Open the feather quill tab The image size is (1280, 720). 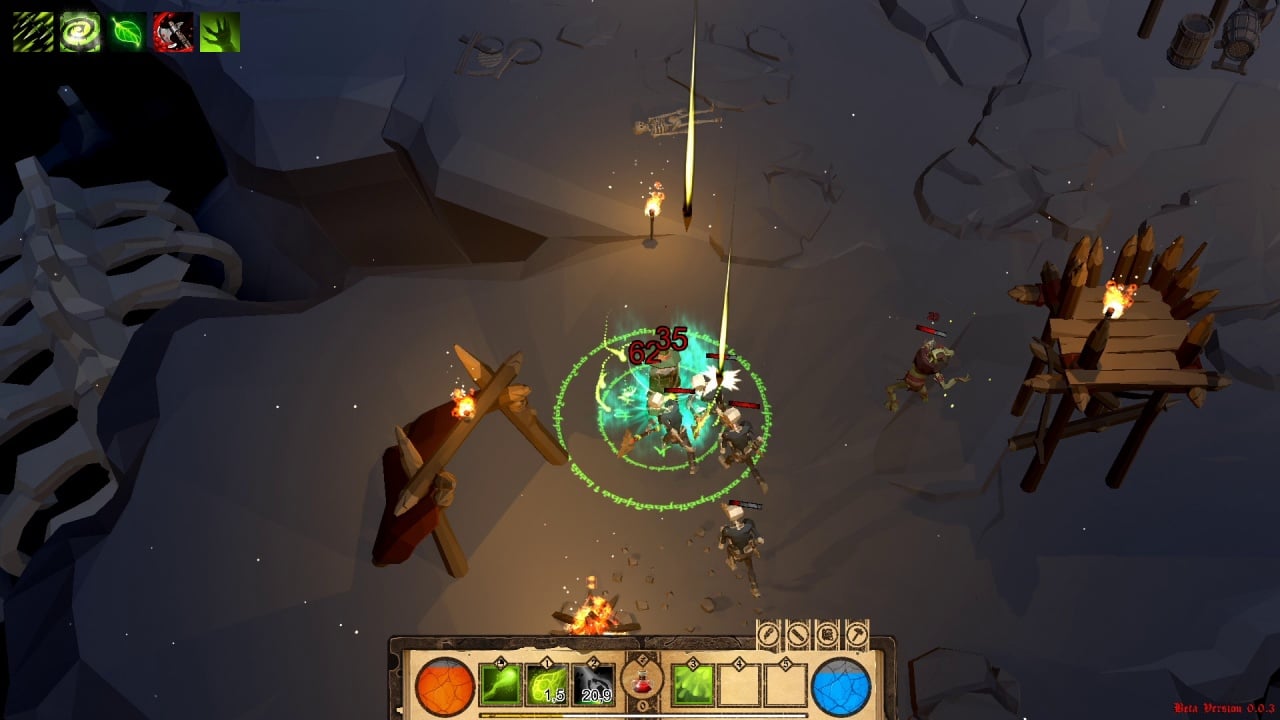point(768,634)
